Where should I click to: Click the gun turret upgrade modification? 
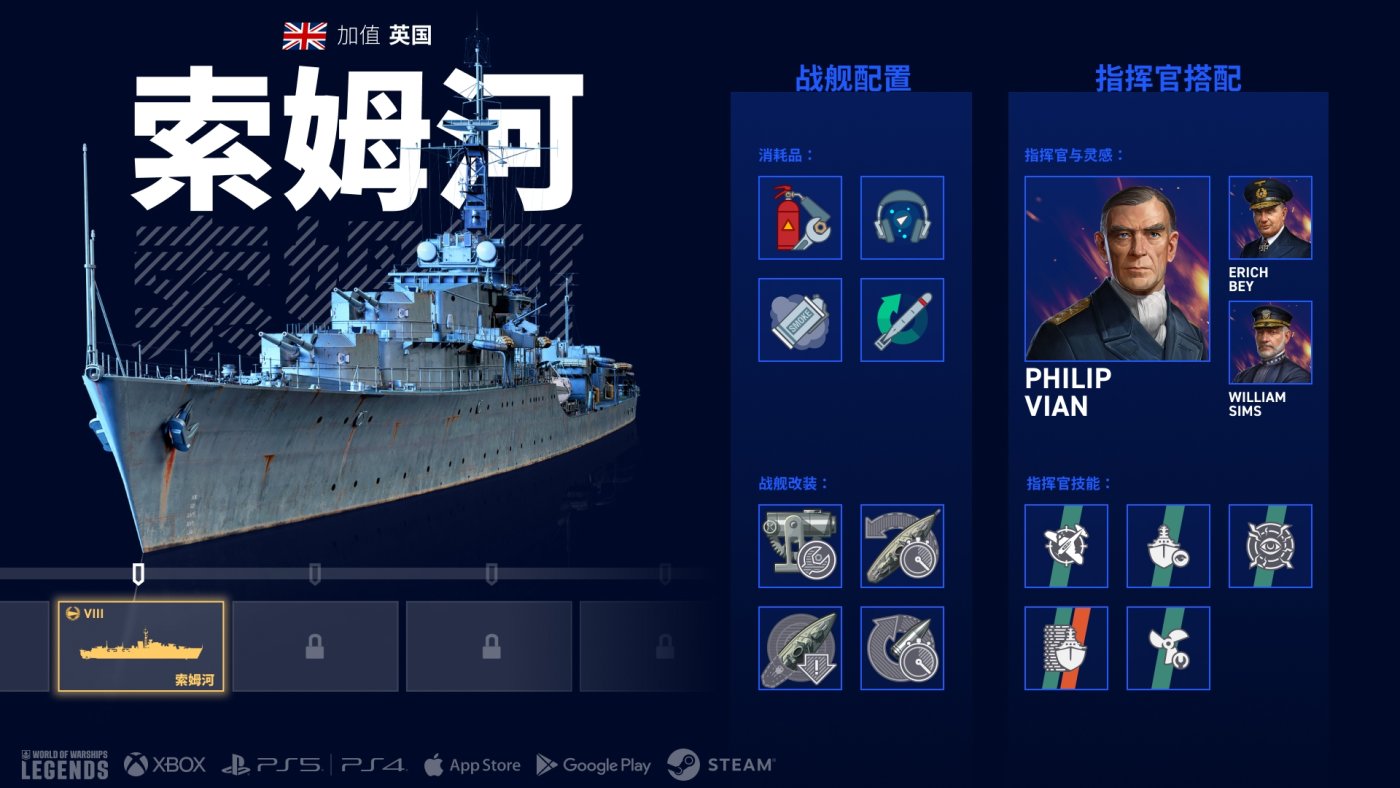(800, 546)
